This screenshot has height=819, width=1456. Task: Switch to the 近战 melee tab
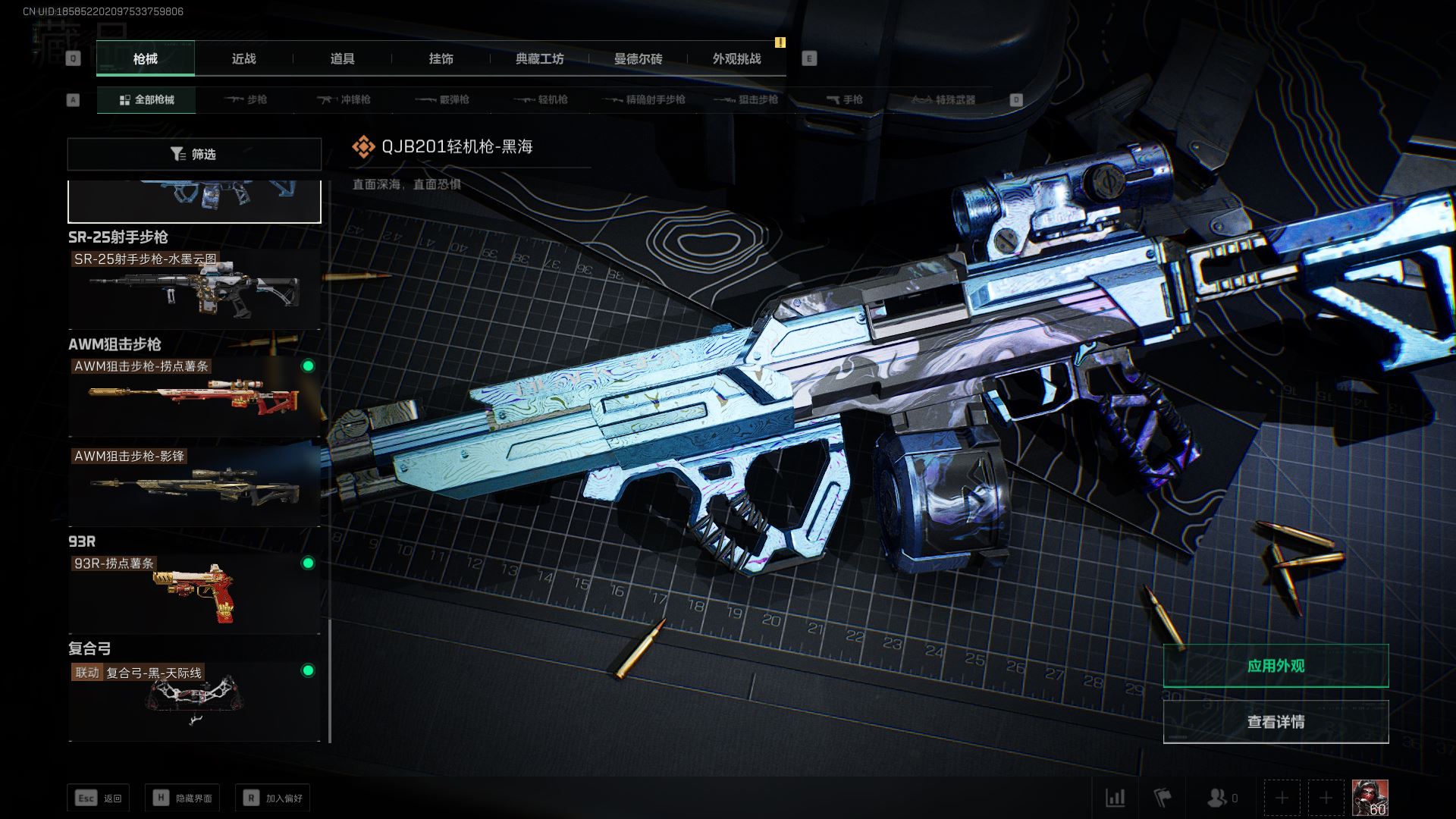coord(243,59)
